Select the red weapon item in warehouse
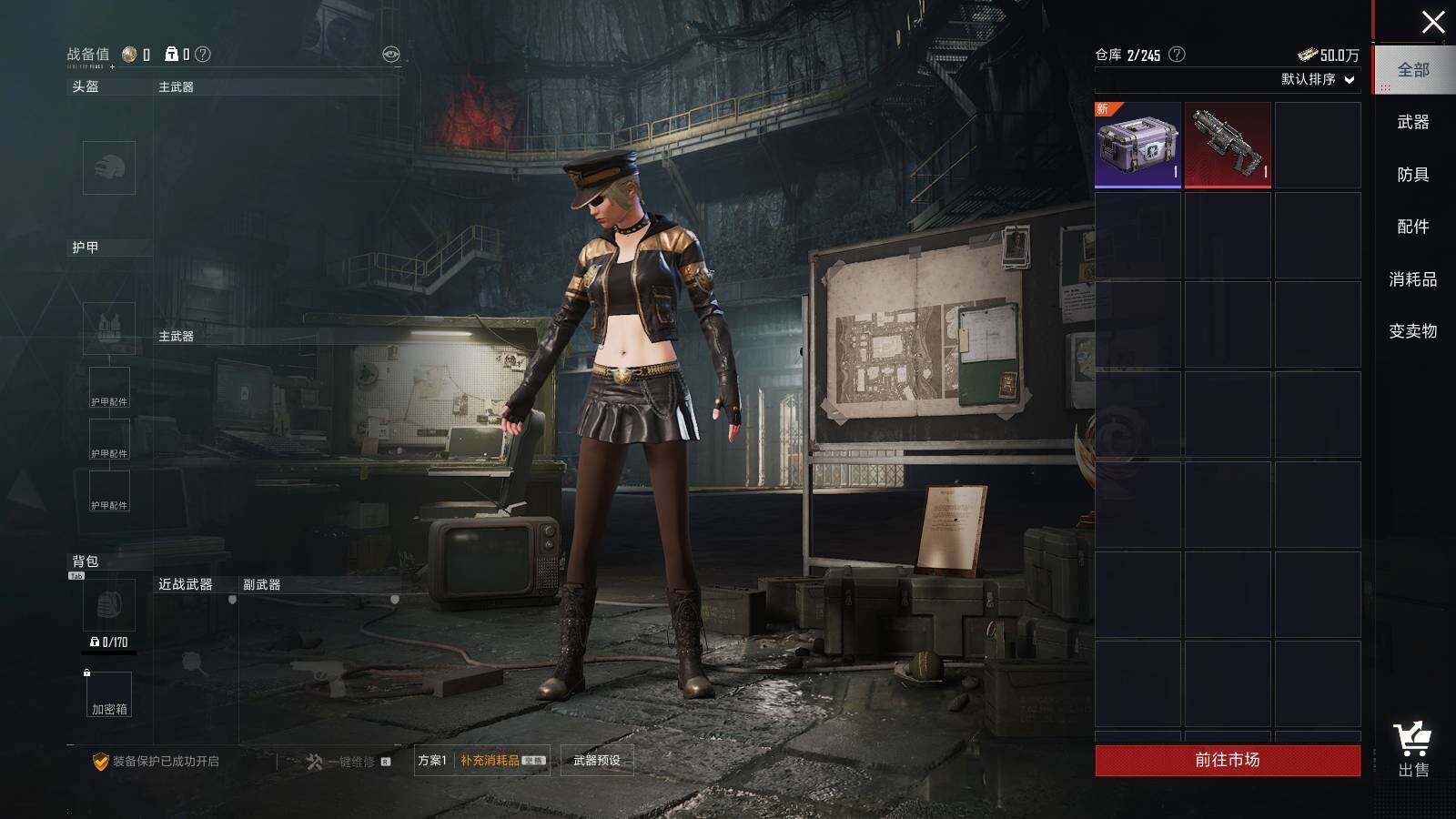The height and width of the screenshot is (819, 1456). coord(1228,145)
